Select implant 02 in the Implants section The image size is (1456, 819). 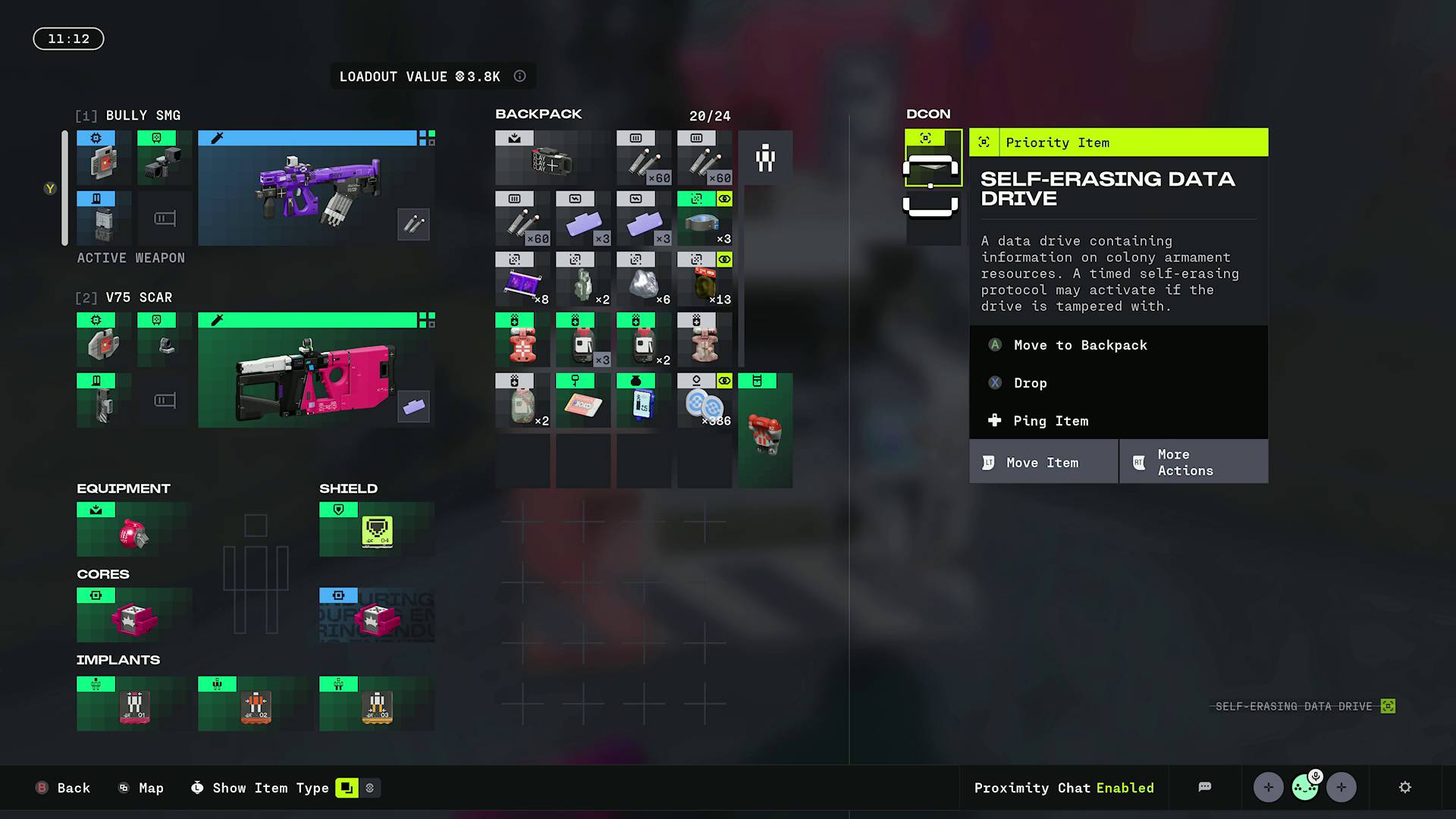(x=254, y=705)
